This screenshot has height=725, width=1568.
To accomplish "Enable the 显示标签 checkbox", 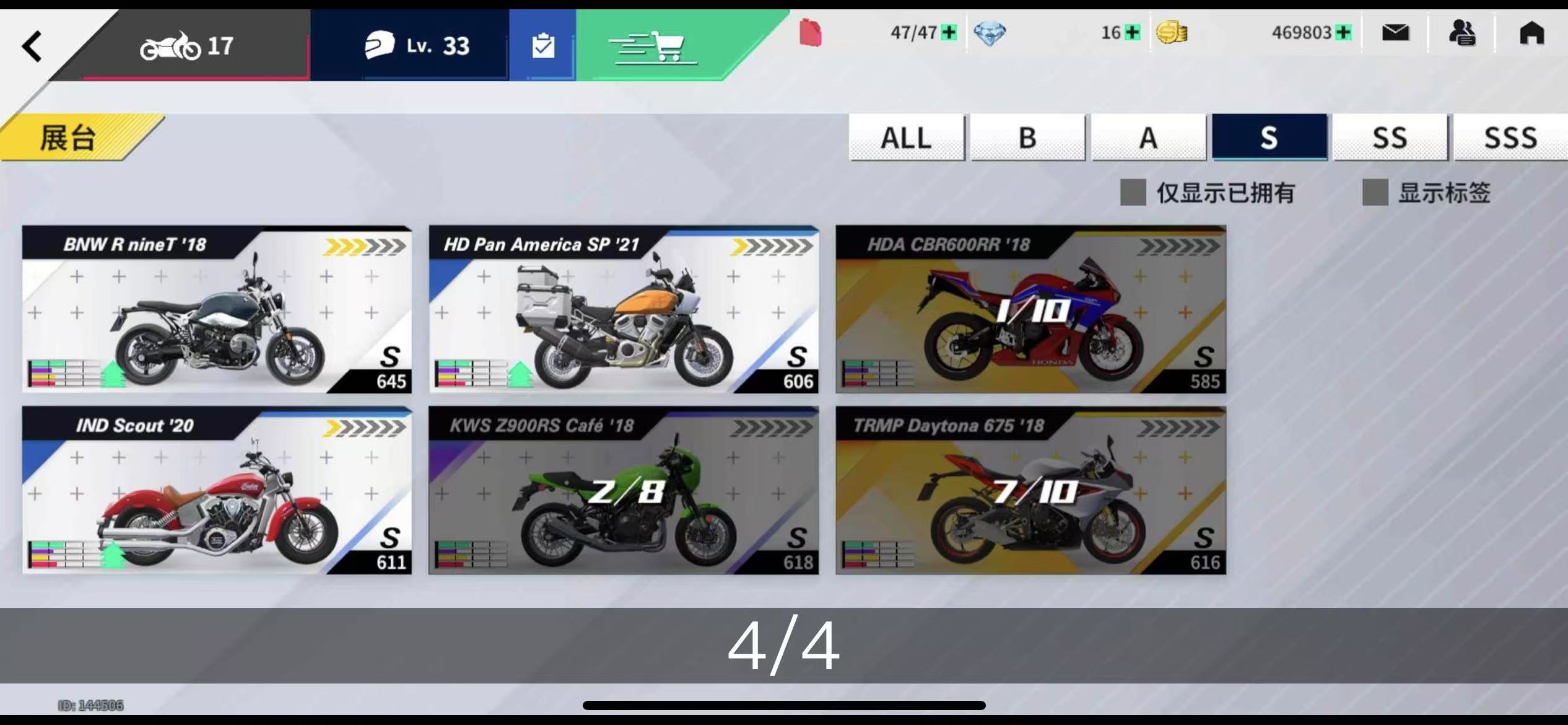I will pyautogui.click(x=1375, y=193).
